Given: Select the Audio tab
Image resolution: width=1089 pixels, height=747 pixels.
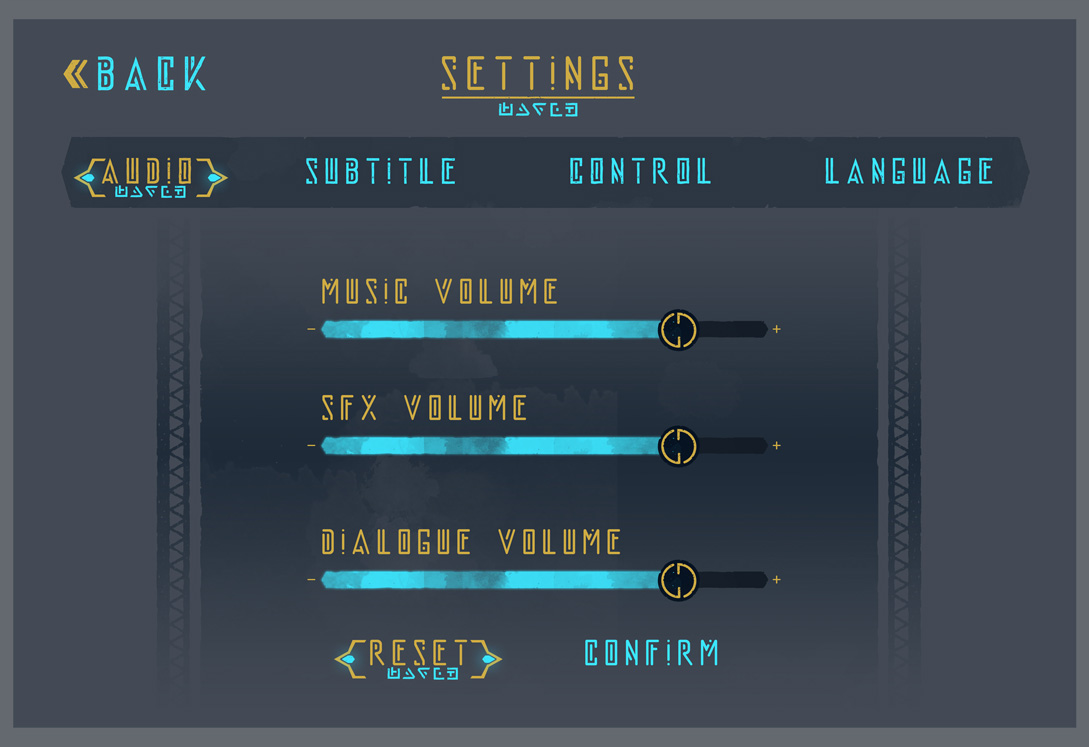Looking at the screenshot, I should click(x=150, y=174).
